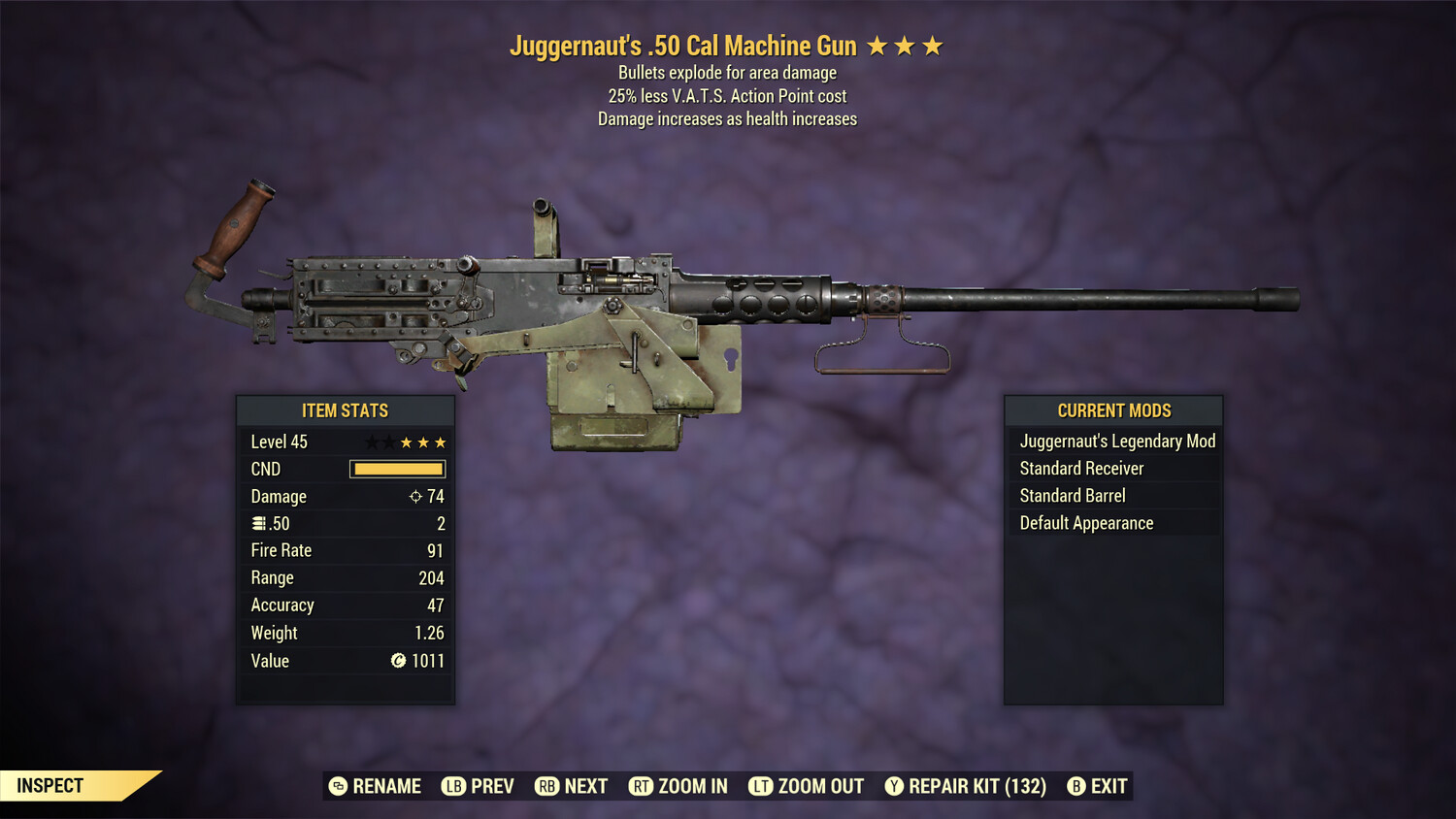Click the Y icon for Repair Kit
The width and height of the screenshot is (1456, 819).
[894, 786]
